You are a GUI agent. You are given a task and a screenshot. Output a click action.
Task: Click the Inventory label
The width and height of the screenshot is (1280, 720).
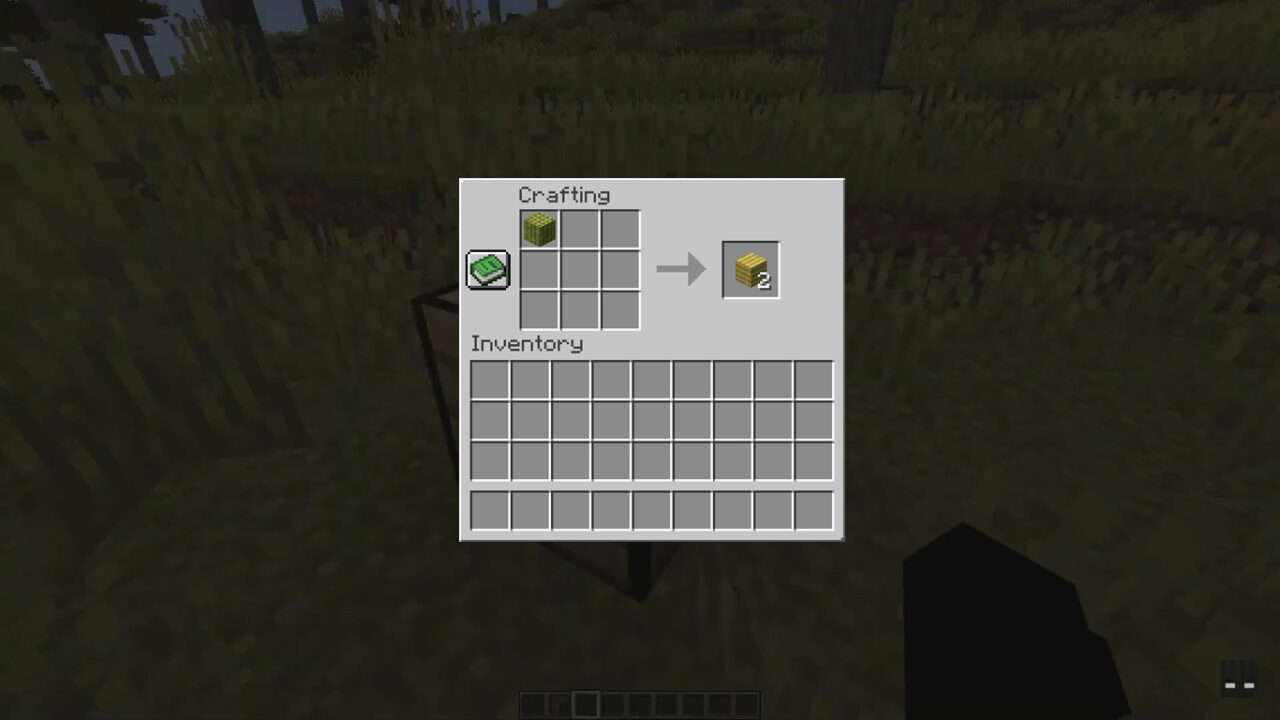pos(527,344)
